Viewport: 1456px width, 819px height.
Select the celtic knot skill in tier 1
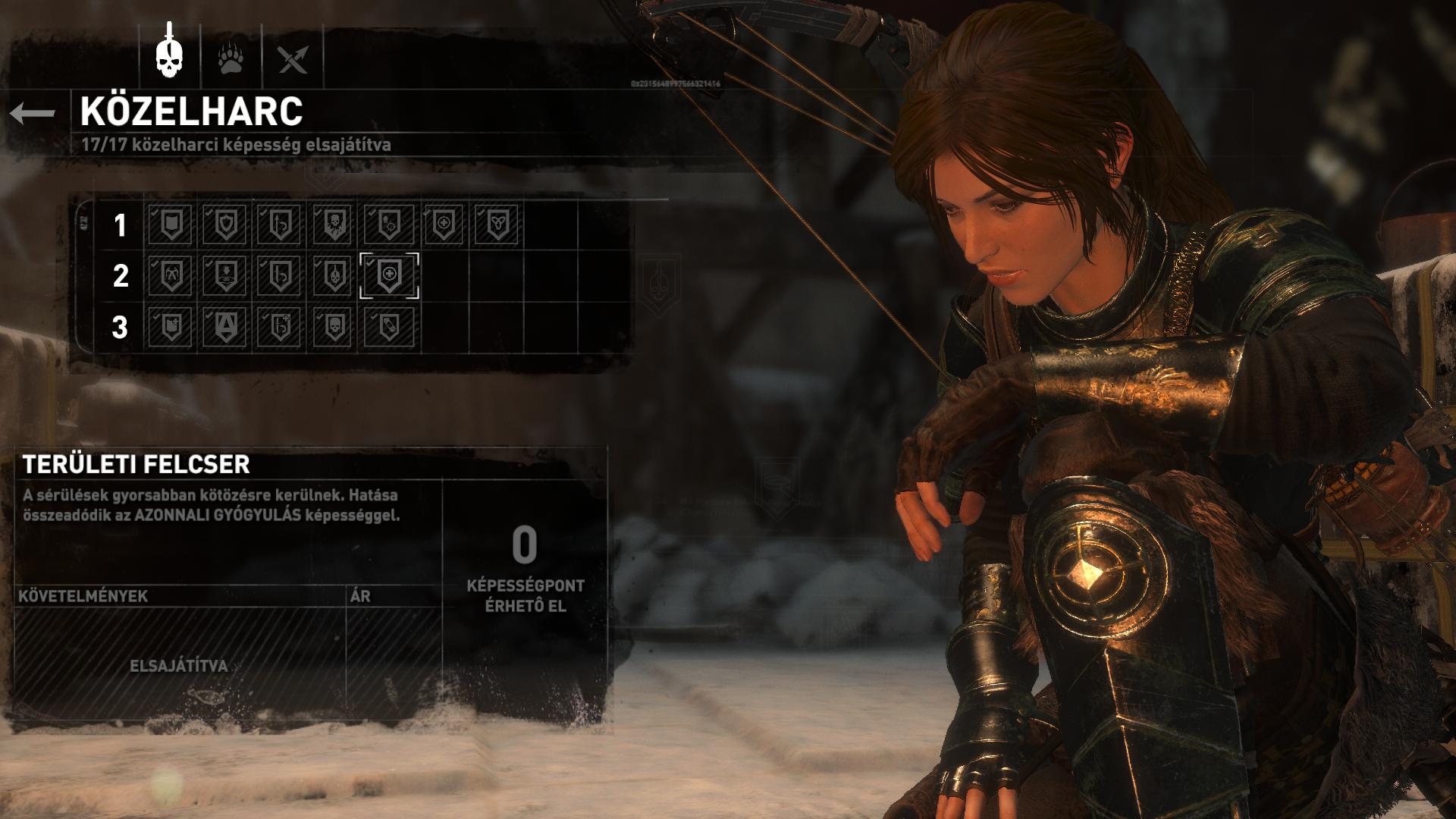497,224
